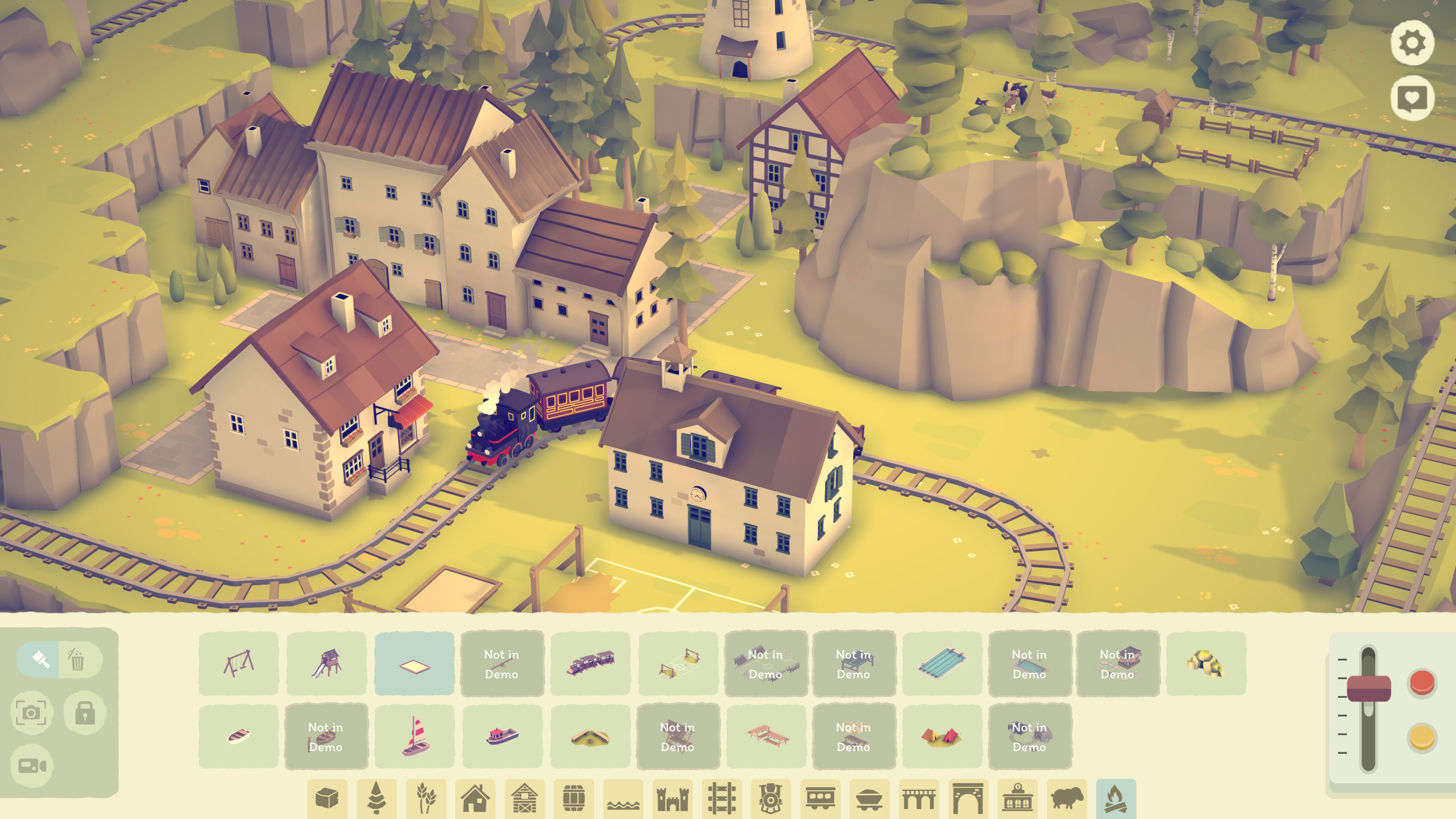Switch to the trash can delete tool
The height and width of the screenshot is (819, 1456).
pos(77,659)
